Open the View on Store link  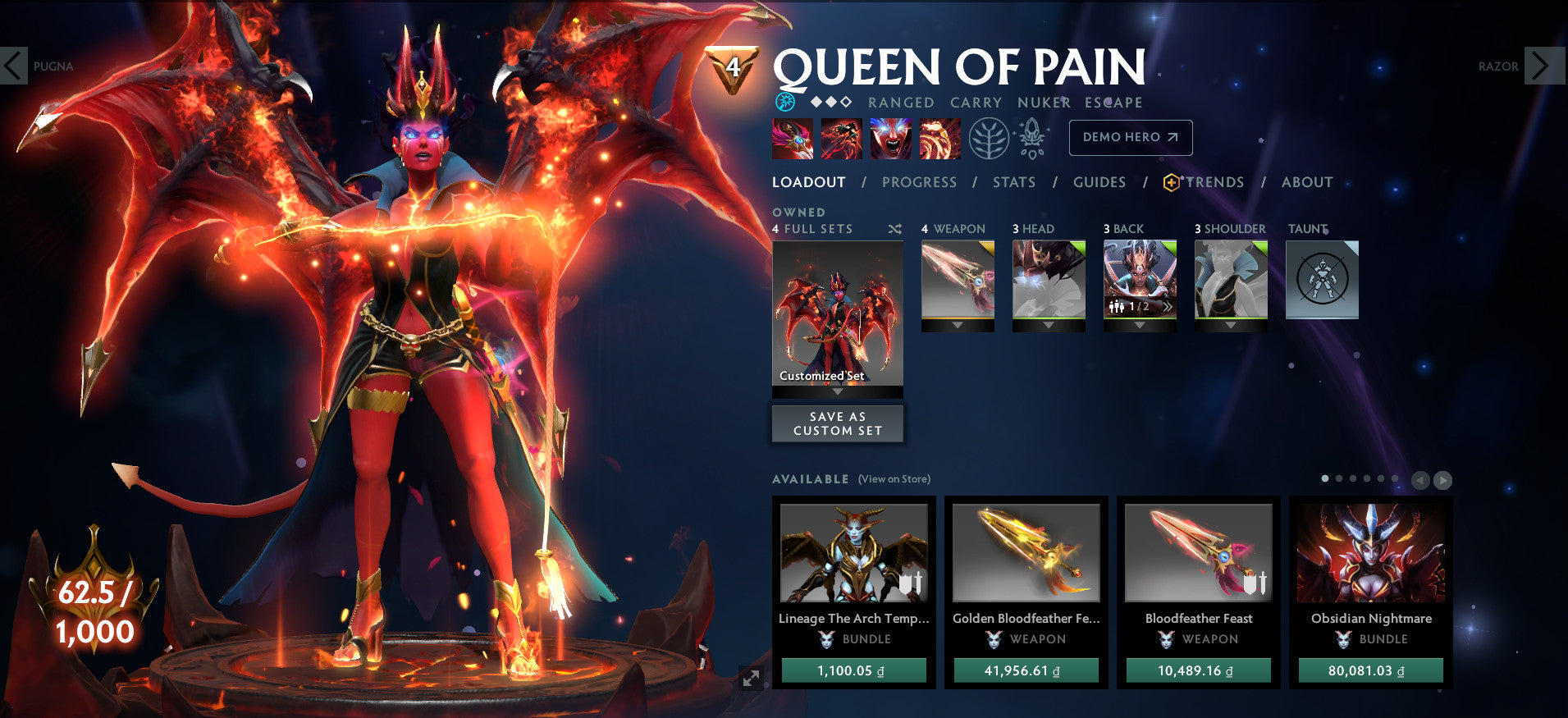click(x=894, y=478)
